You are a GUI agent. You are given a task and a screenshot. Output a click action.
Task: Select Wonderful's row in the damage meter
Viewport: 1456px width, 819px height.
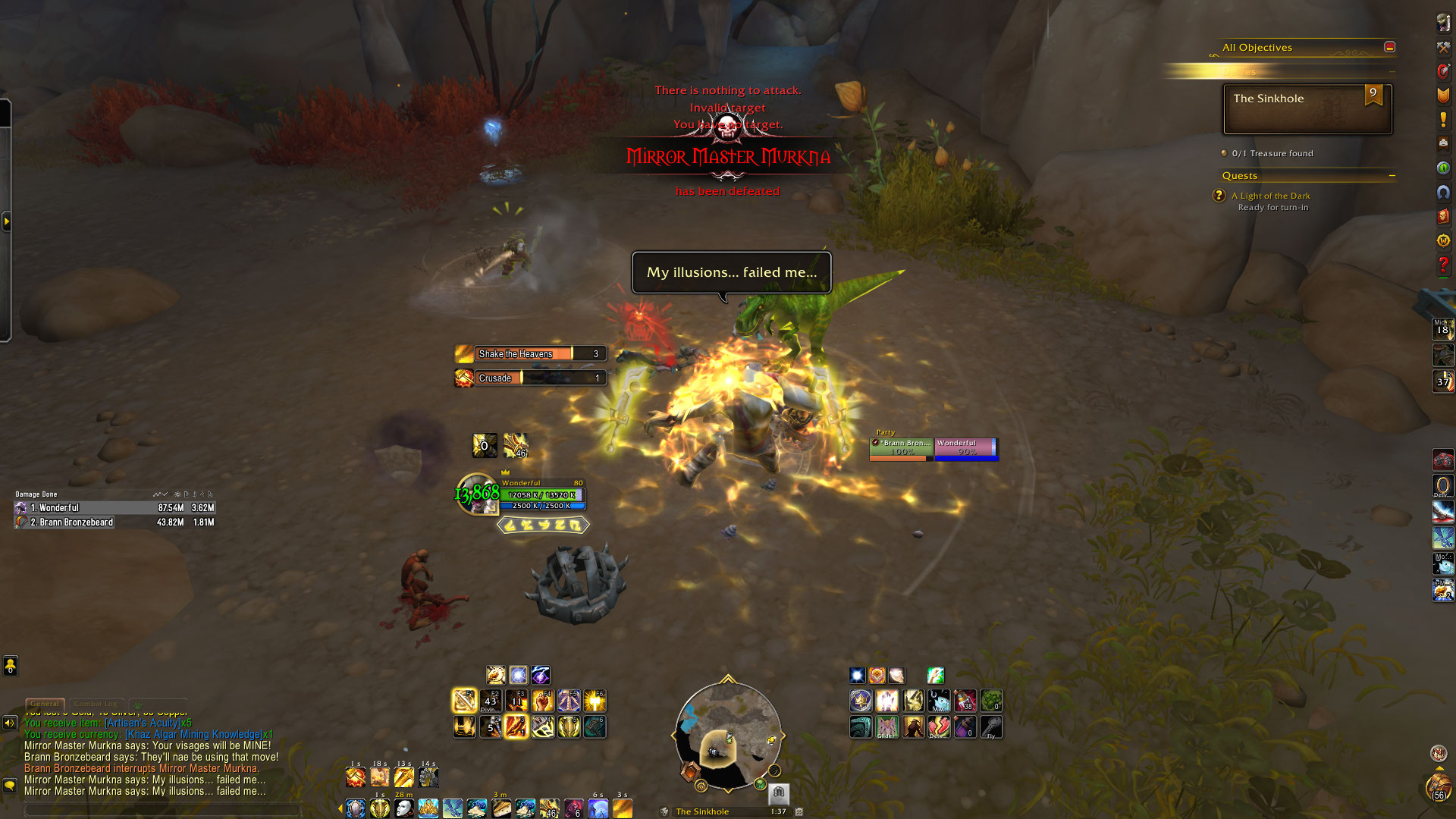pyautogui.click(x=115, y=508)
